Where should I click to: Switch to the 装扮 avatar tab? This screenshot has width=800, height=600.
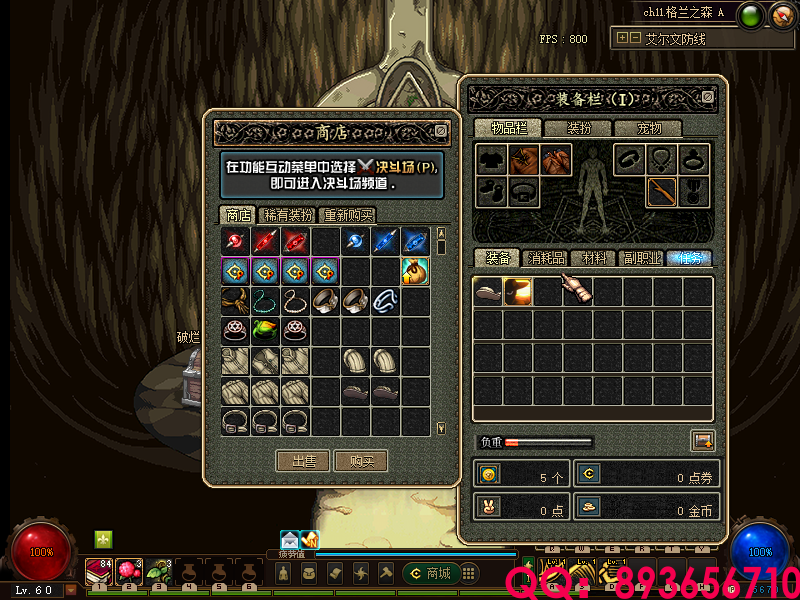coord(579,128)
